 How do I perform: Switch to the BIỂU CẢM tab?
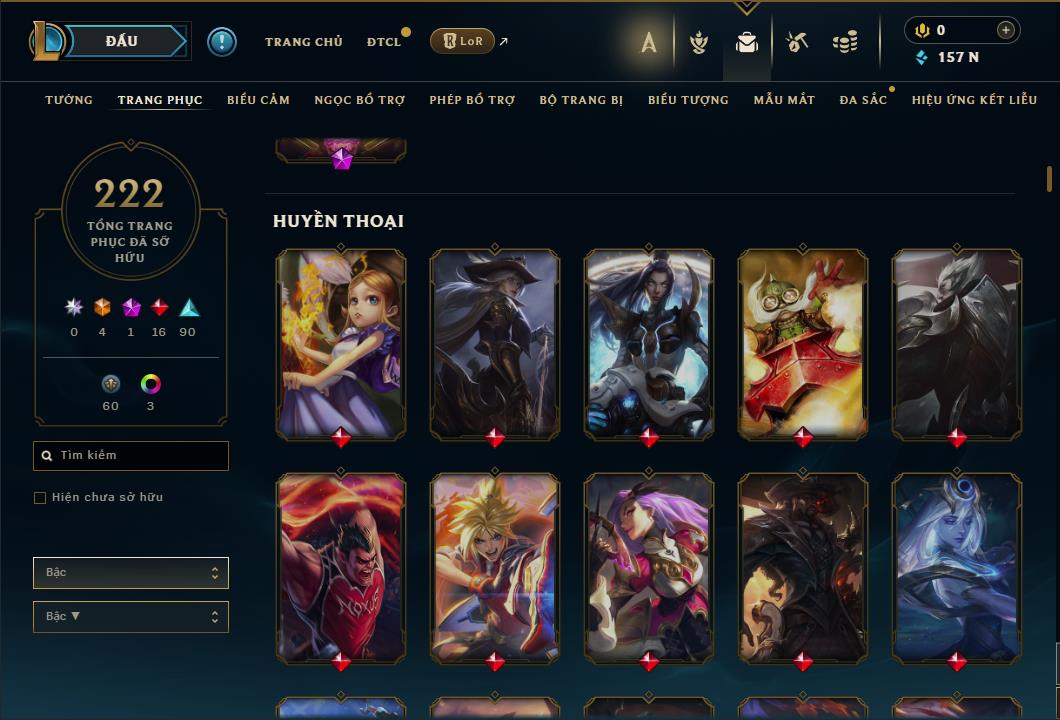(258, 100)
